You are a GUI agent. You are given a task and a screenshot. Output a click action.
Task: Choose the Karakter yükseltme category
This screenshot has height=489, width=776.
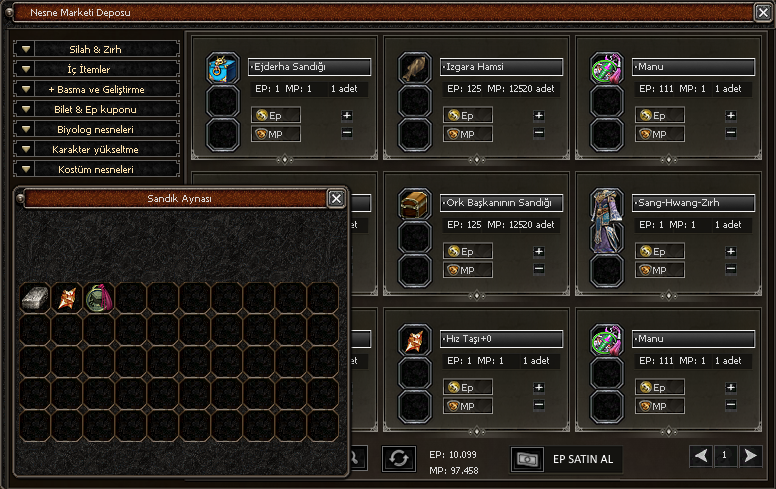click(96, 149)
